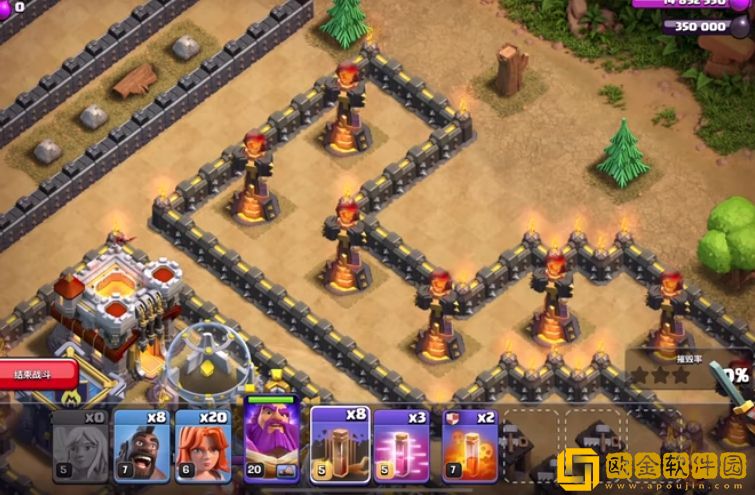Select the Valkyrie troop card
The width and height of the screenshot is (755, 495).
click(202, 446)
